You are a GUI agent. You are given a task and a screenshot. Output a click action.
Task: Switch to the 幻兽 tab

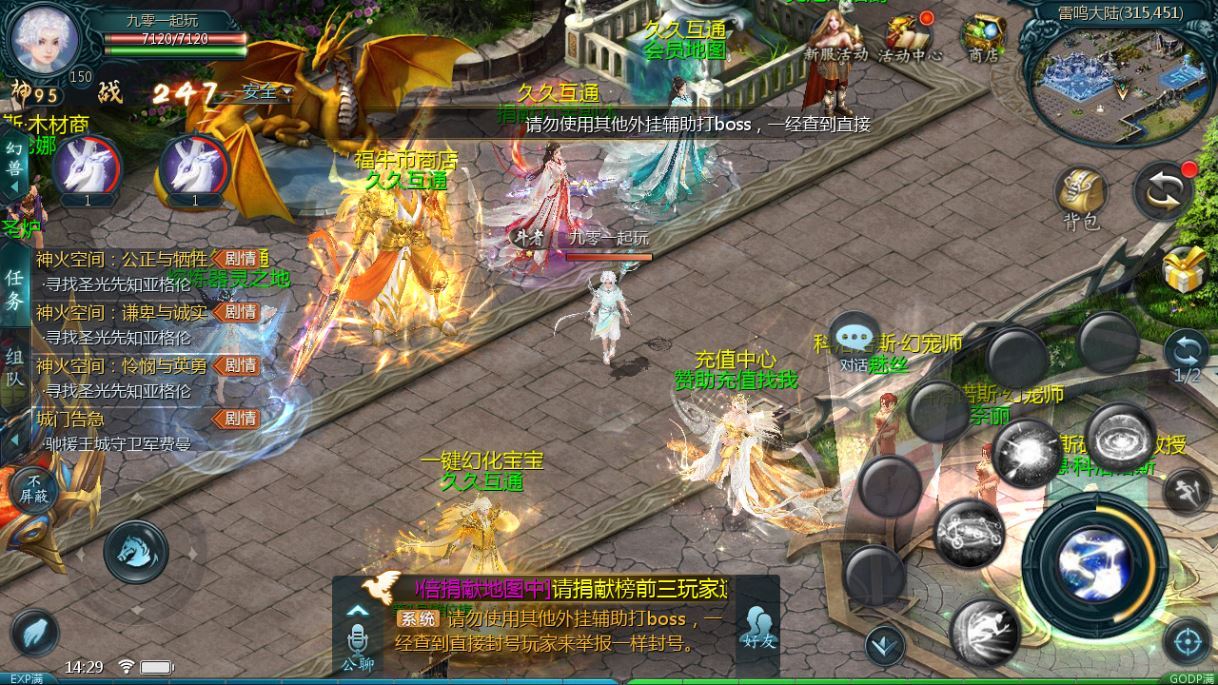coord(14,160)
